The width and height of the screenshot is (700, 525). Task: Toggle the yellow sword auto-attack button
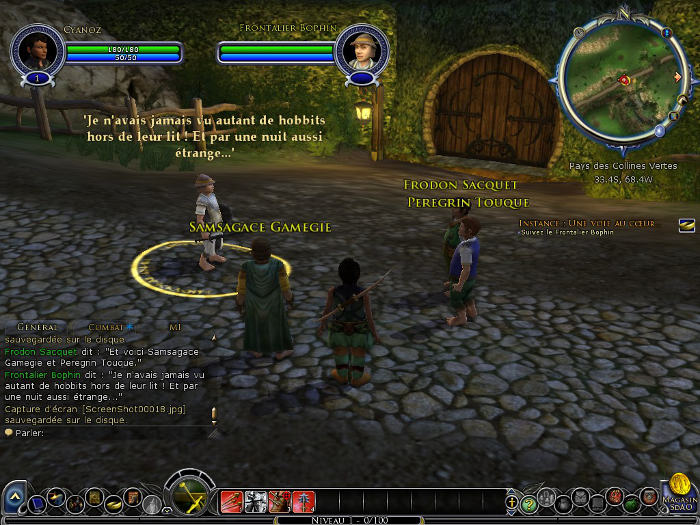pyautogui.click(x=188, y=497)
